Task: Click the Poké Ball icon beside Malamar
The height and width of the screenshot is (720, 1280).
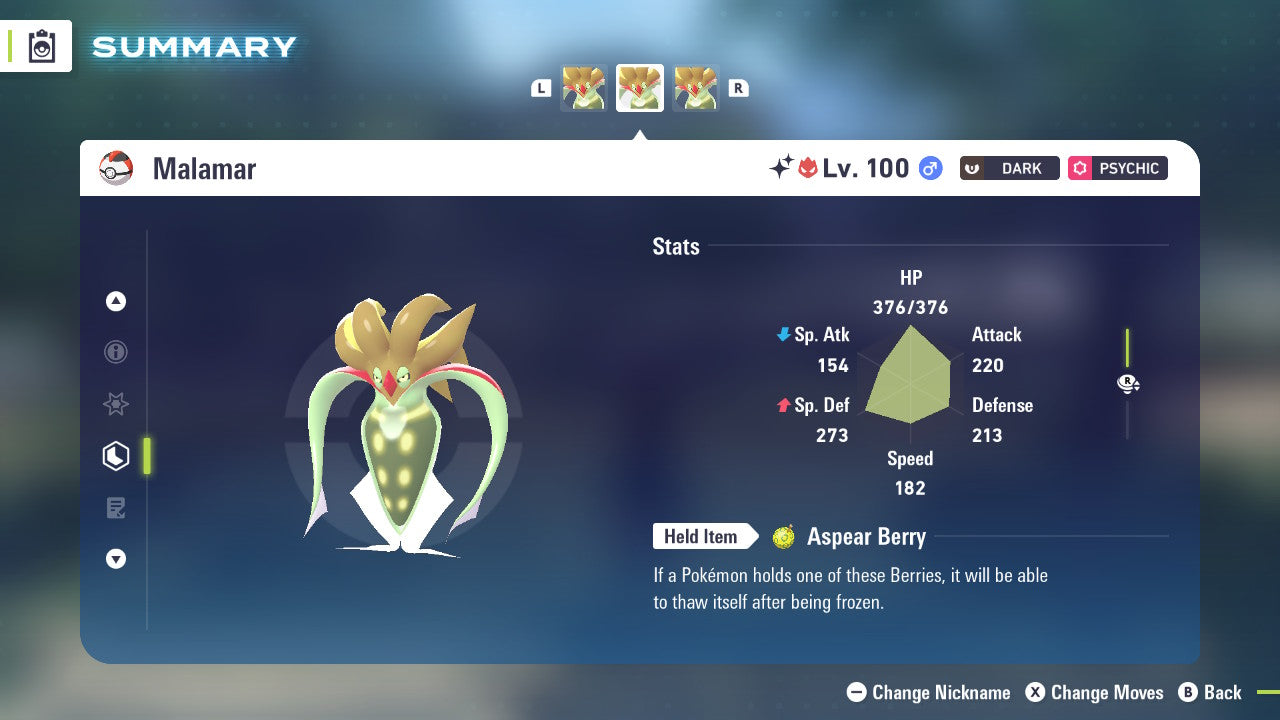Action: tap(116, 168)
